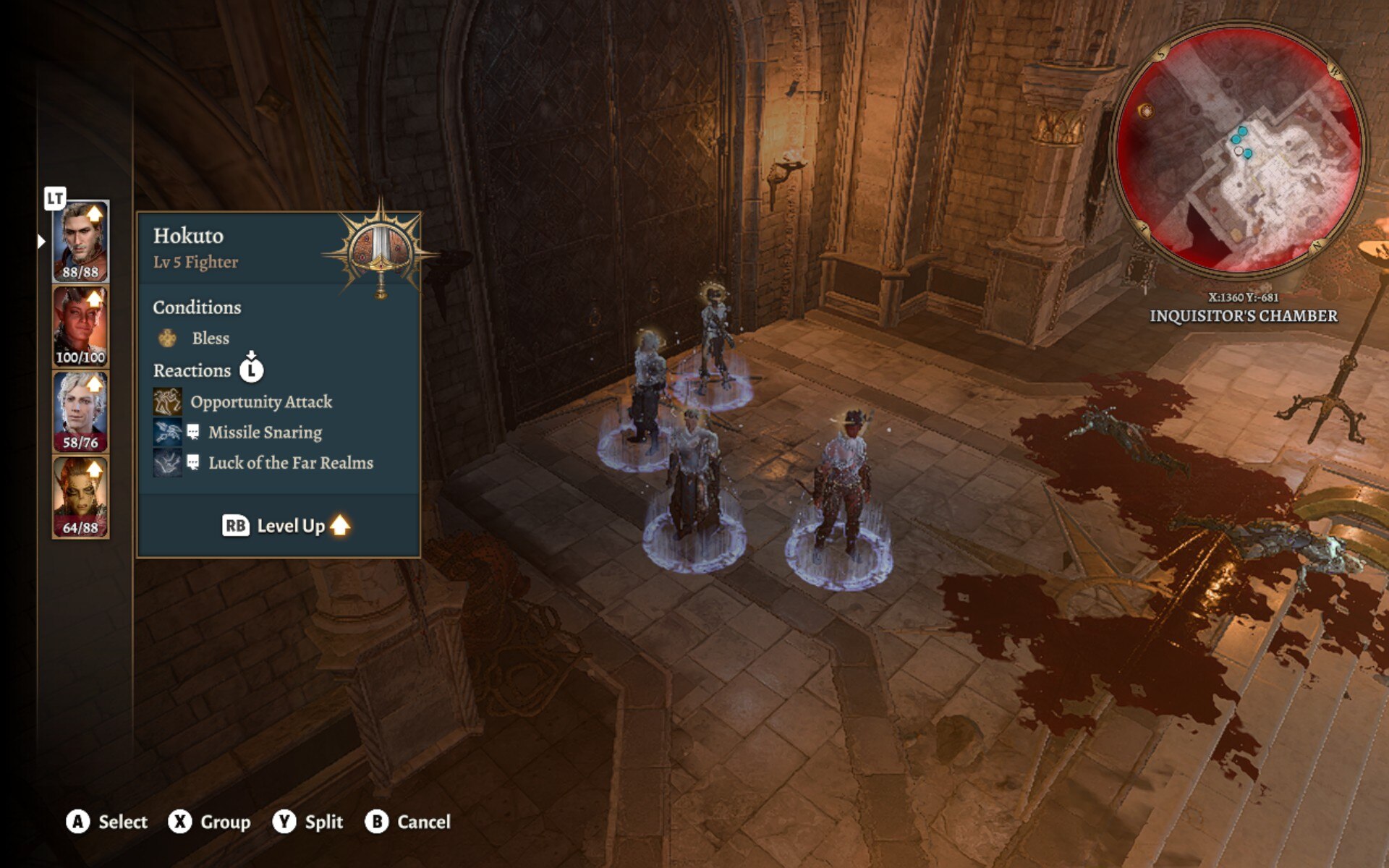The height and width of the screenshot is (868, 1389).
Task: Click the Level Up button
Action: coord(286,526)
